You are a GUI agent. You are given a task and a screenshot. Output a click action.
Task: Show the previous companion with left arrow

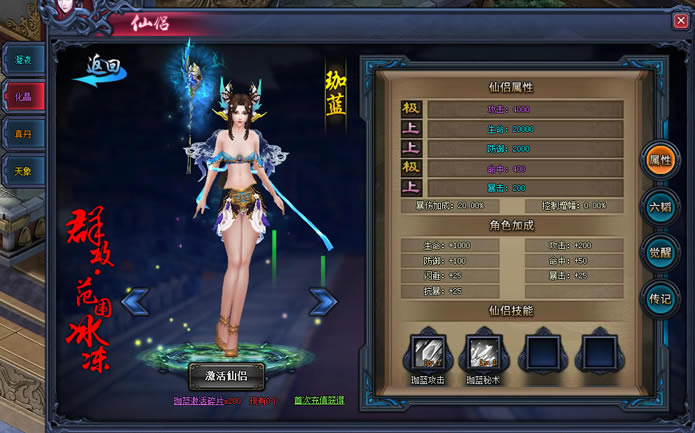[135, 299]
